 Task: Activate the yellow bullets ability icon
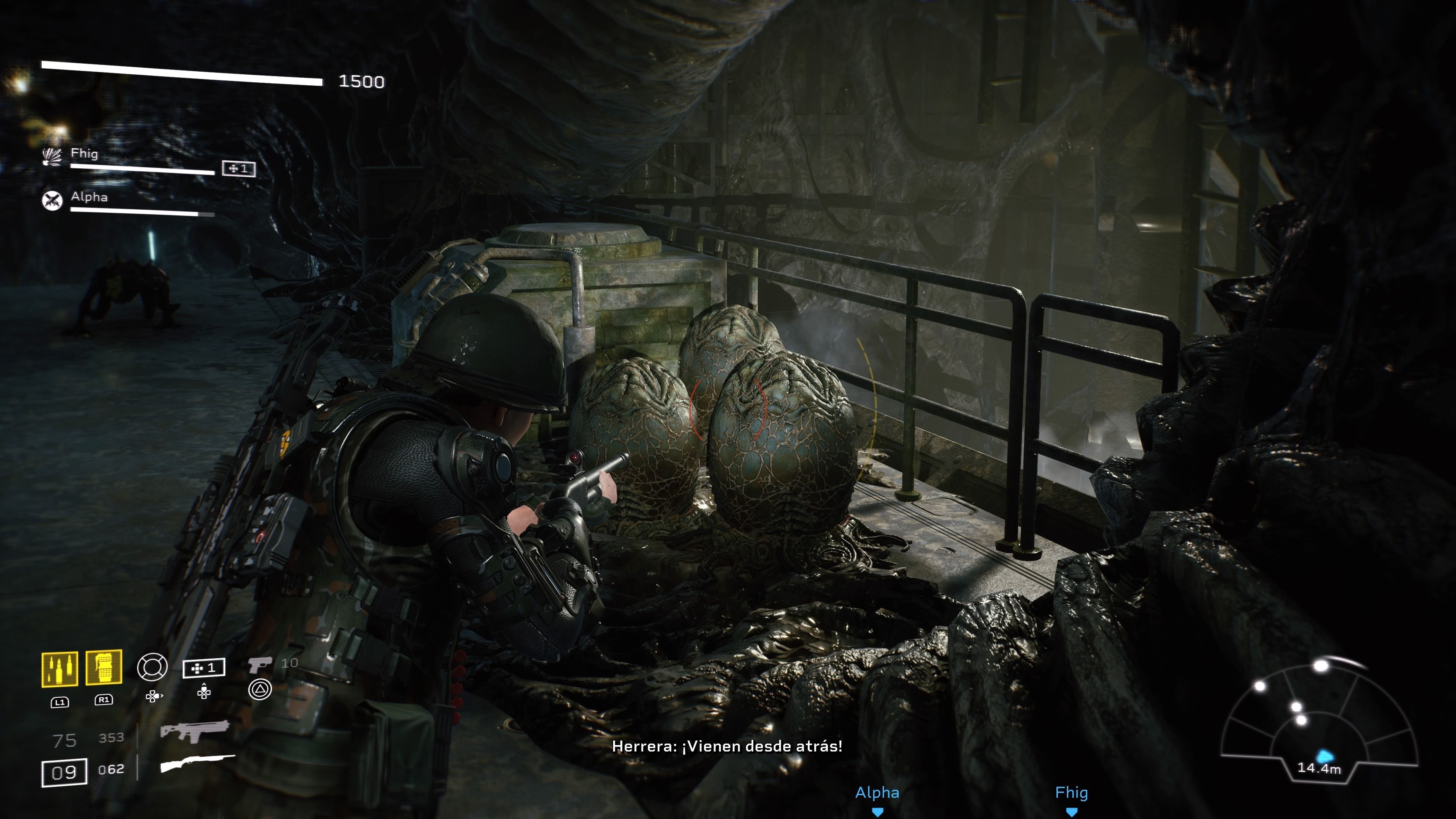point(60,669)
